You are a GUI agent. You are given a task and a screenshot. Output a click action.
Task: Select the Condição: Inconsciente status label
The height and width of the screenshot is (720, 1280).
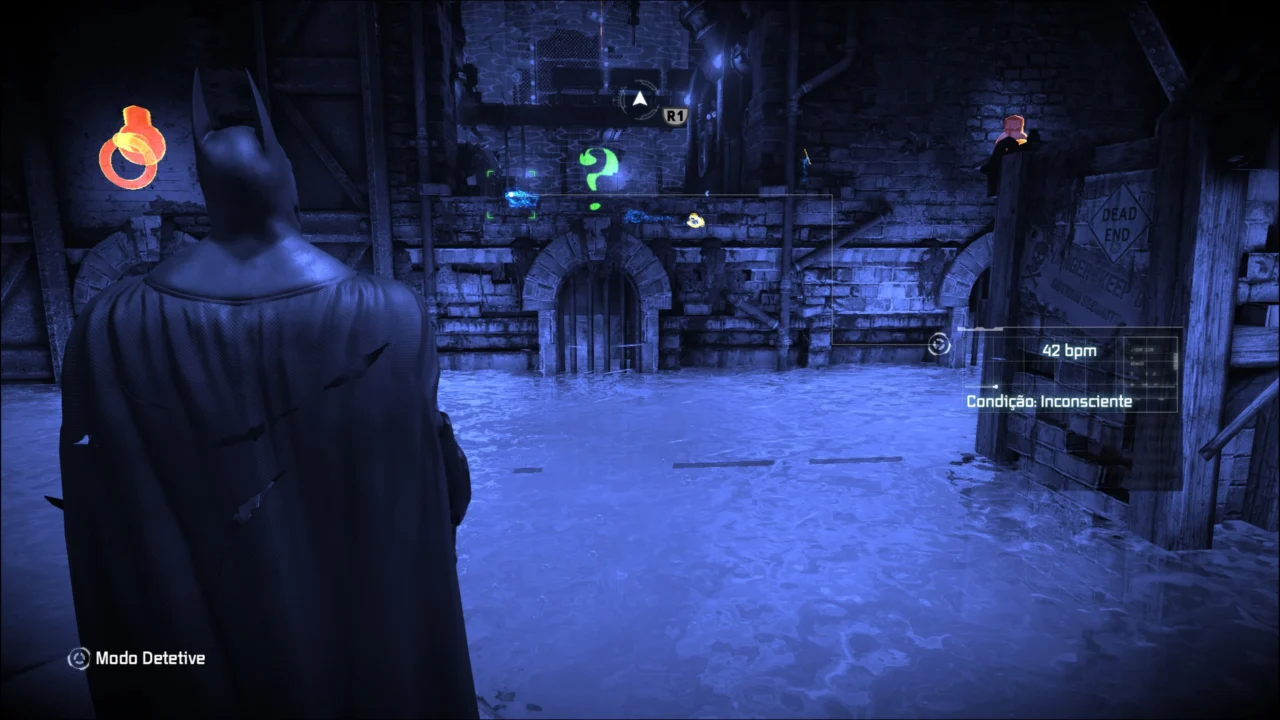click(1050, 401)
